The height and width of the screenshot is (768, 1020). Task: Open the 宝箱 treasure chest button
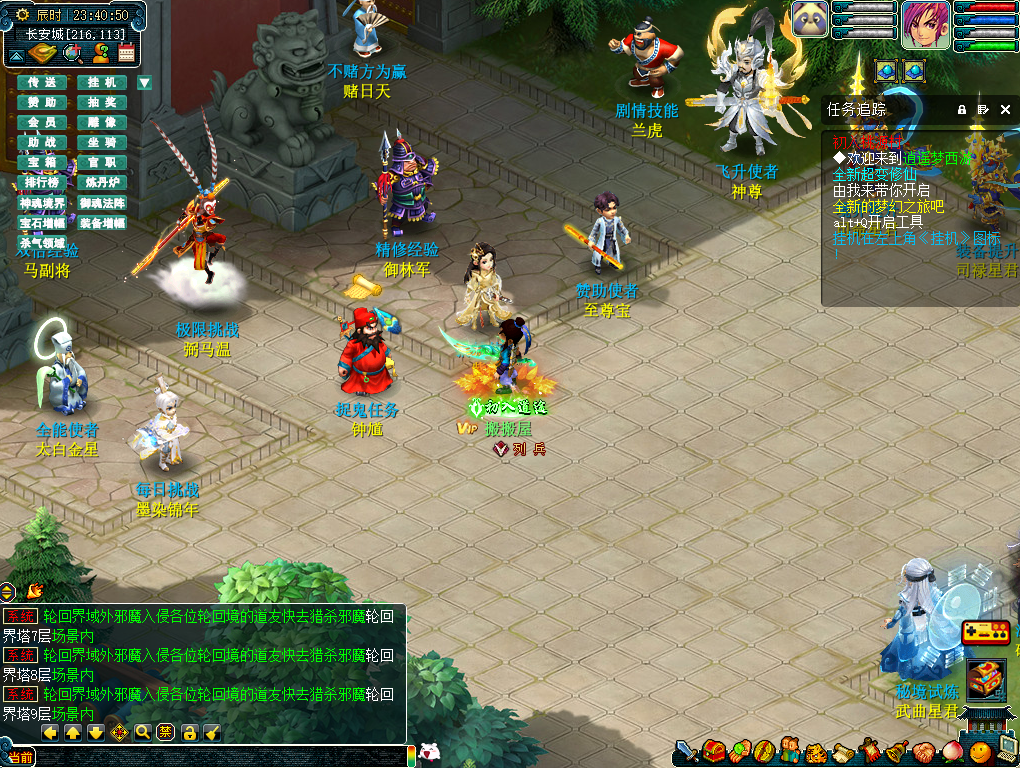point(42,162)
